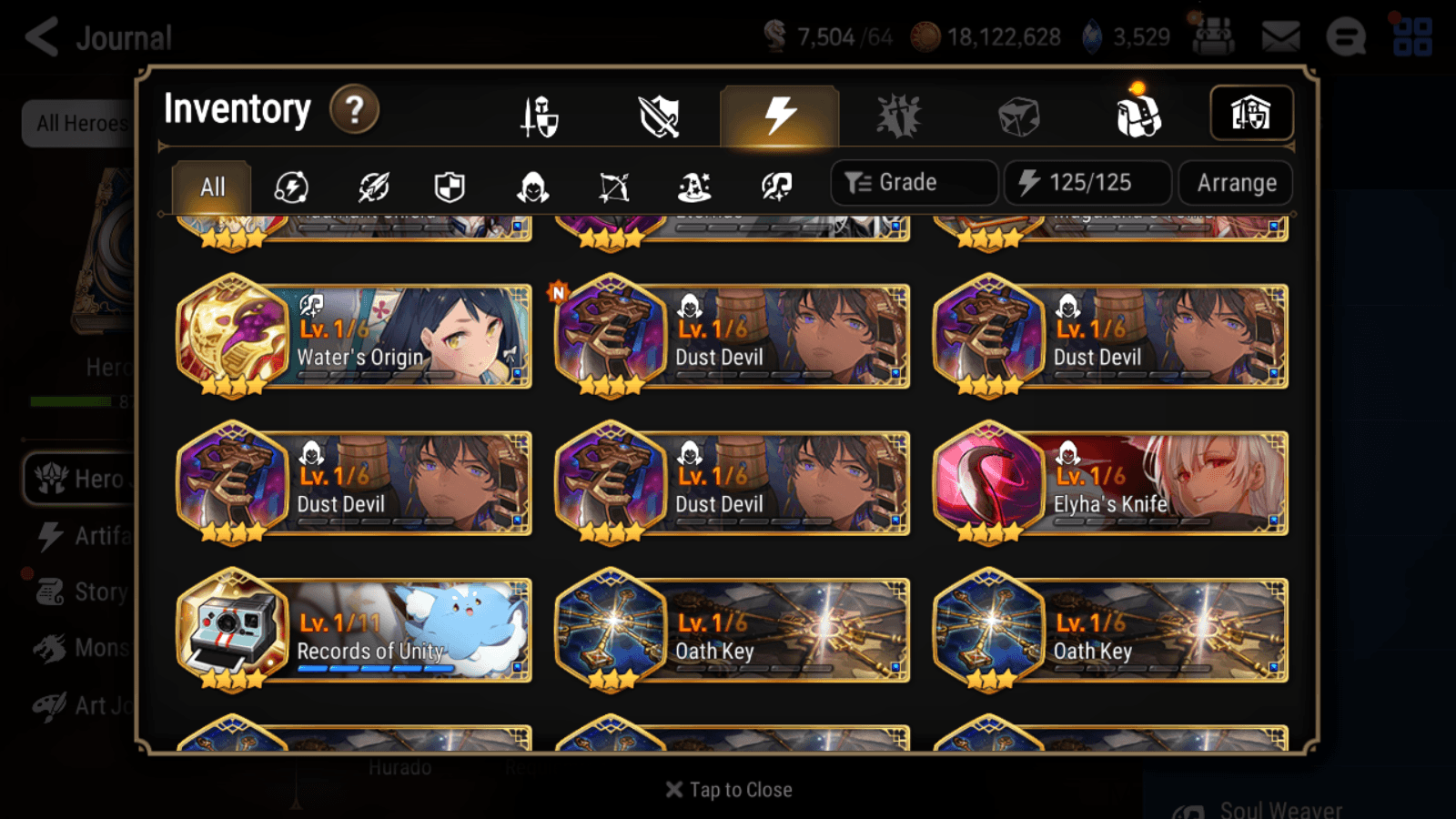The width and height of the screenshot is (1456, 819).
Task: Open the mail envelope icon
Action: (1281, 35)
